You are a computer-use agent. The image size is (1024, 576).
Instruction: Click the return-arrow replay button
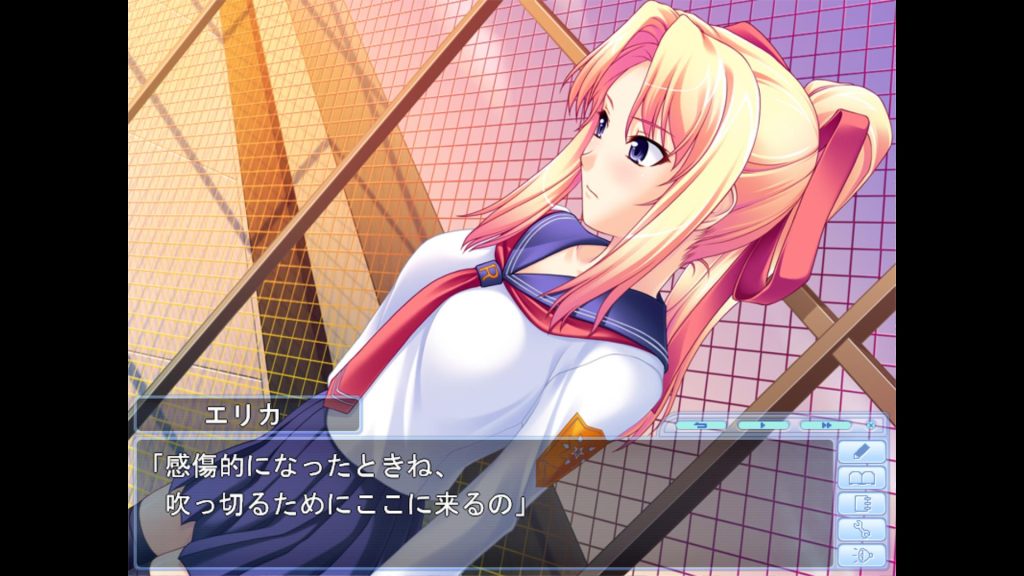[x=700, y=425]
